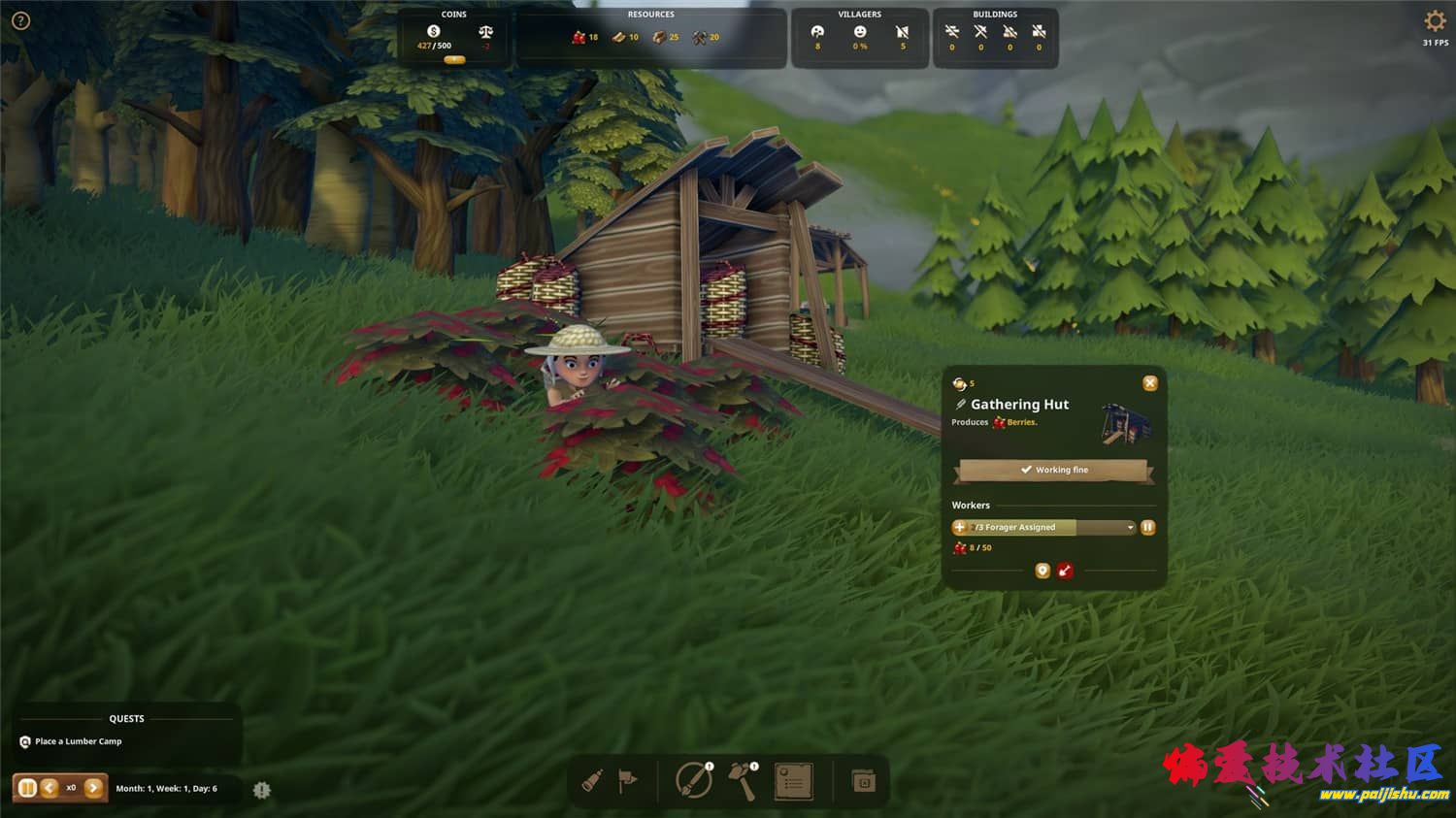The image size is (1456, 818).
Task: Open the settings gear
Action: [x=1435, y=21]
